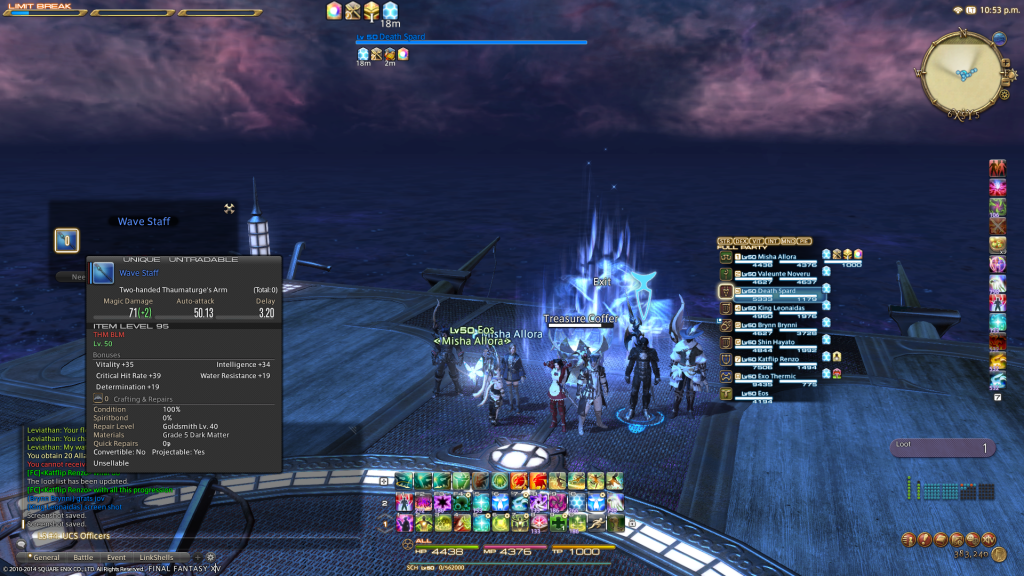Click the Lv50 Death Spard target bar
This screenshot has height=576, width=1024.
point(472,40)
